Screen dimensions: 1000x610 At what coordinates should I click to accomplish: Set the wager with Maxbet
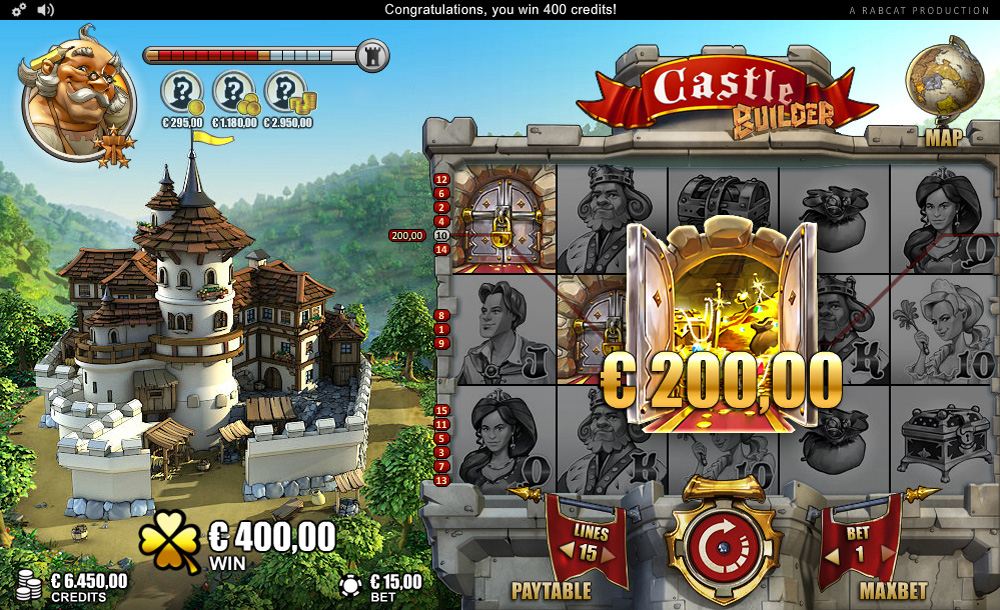[892, 591]
